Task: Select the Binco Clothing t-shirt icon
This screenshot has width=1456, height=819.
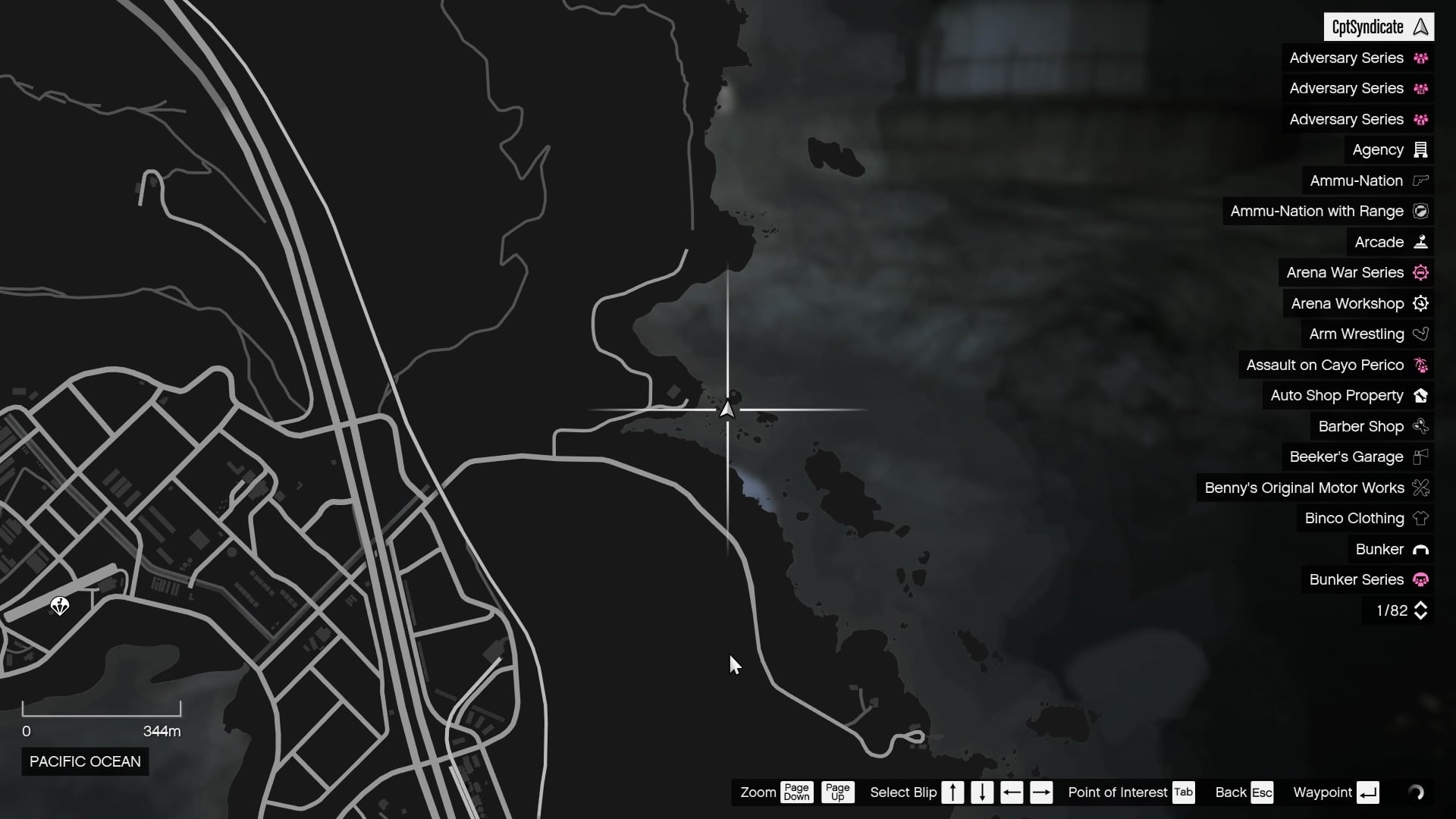Action: pos(1420,519)
